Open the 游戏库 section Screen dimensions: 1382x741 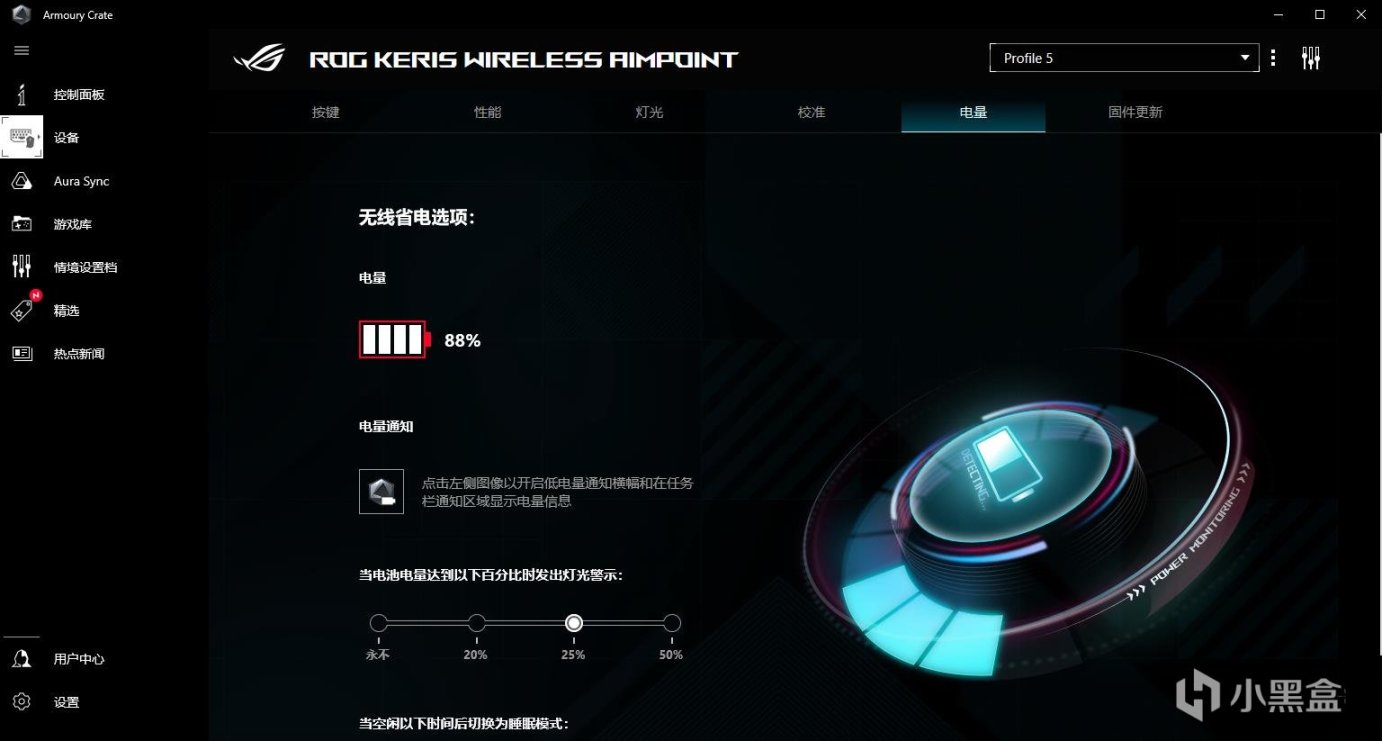coord(72,224)
